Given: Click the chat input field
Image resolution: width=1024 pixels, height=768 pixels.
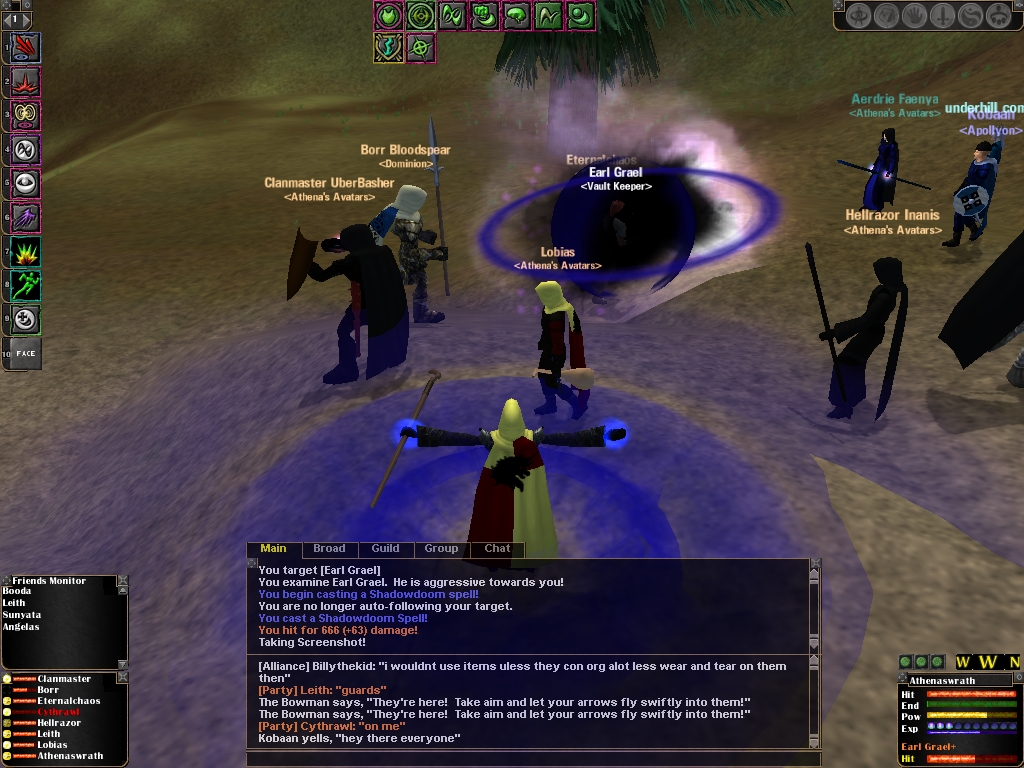Looking at the screenshot, I should 530,758.
